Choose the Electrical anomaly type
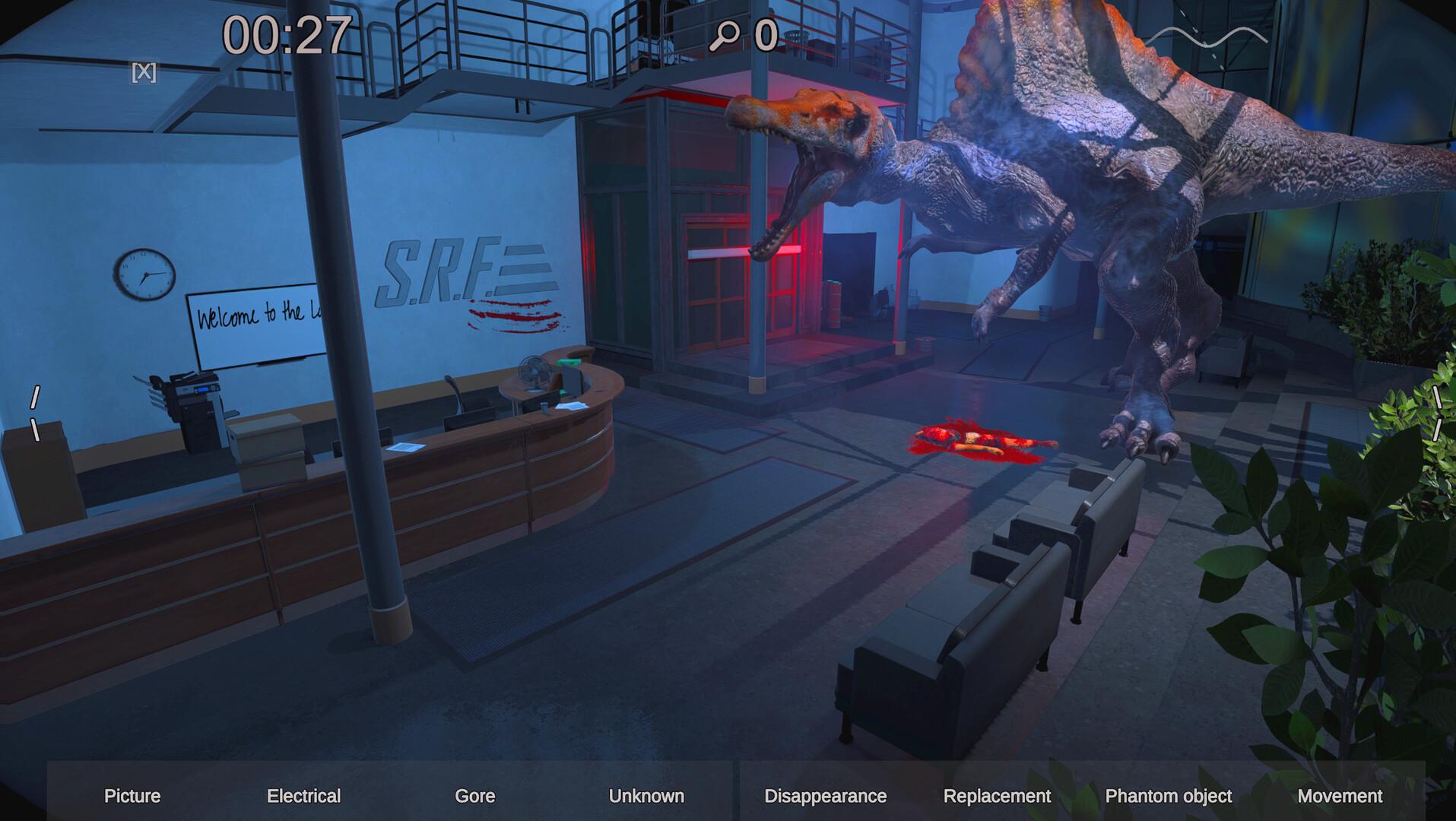Image resolution: width=1456 pixels, height=821 pixels. [303, 796]
